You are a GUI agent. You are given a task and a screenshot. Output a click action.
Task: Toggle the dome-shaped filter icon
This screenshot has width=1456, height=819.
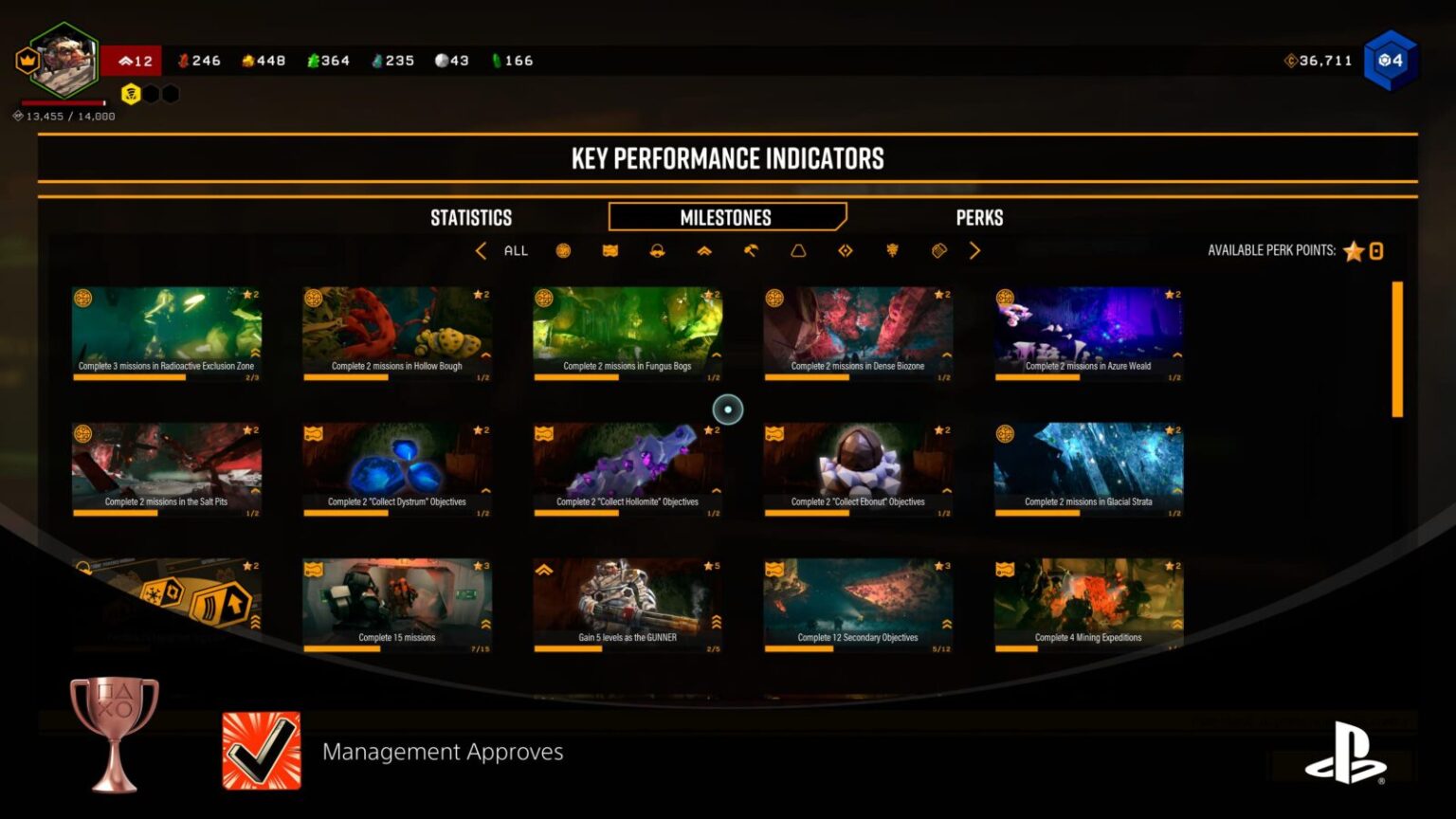[x=798, y=250]
